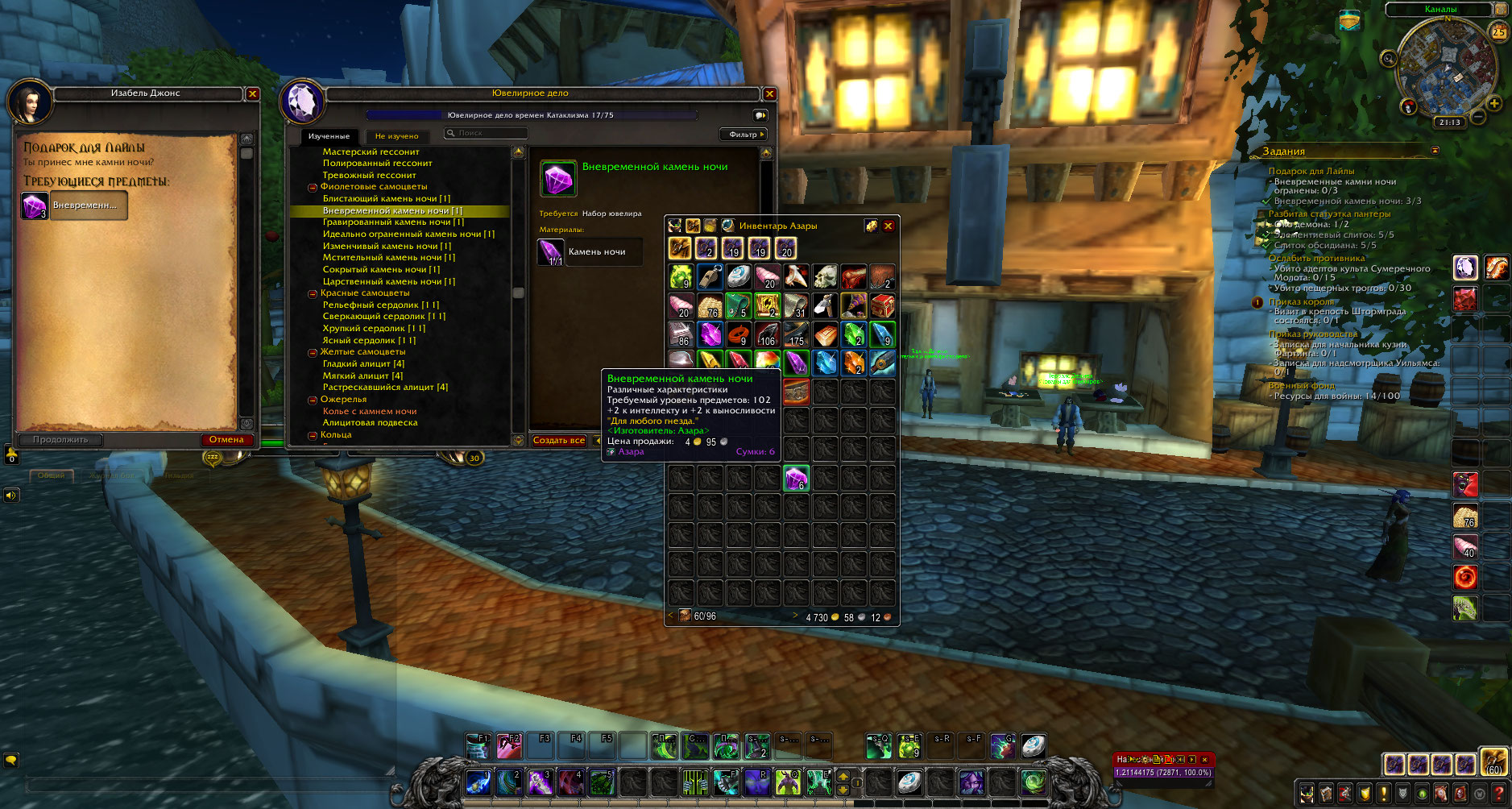This screenshot has height=809, width=1512.
Task: Close the Изабель Джонс quest window
Action: point(253,94)
